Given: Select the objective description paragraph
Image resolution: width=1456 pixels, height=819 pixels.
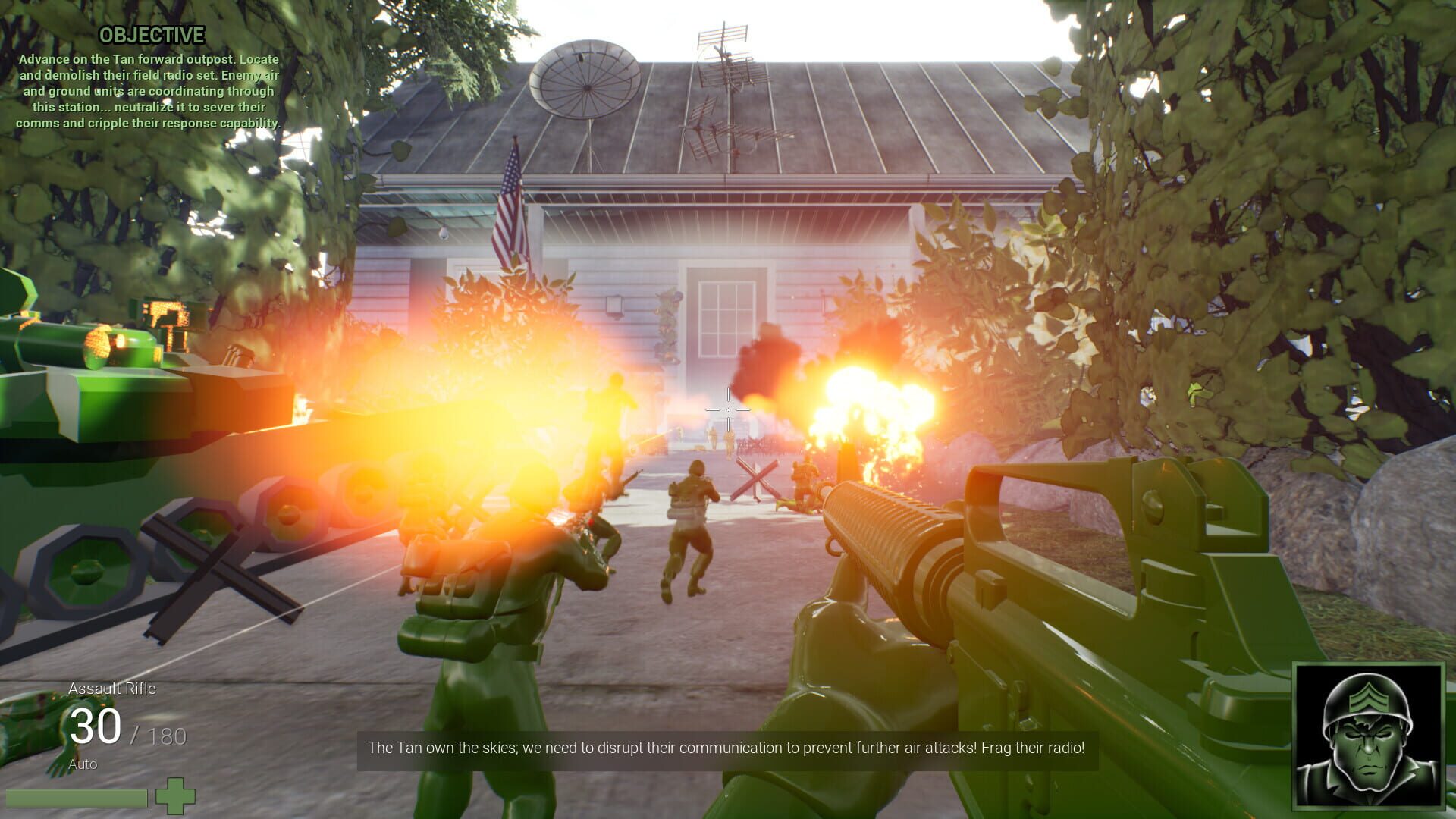Looking at the screenshot, I should pos(148,89).
